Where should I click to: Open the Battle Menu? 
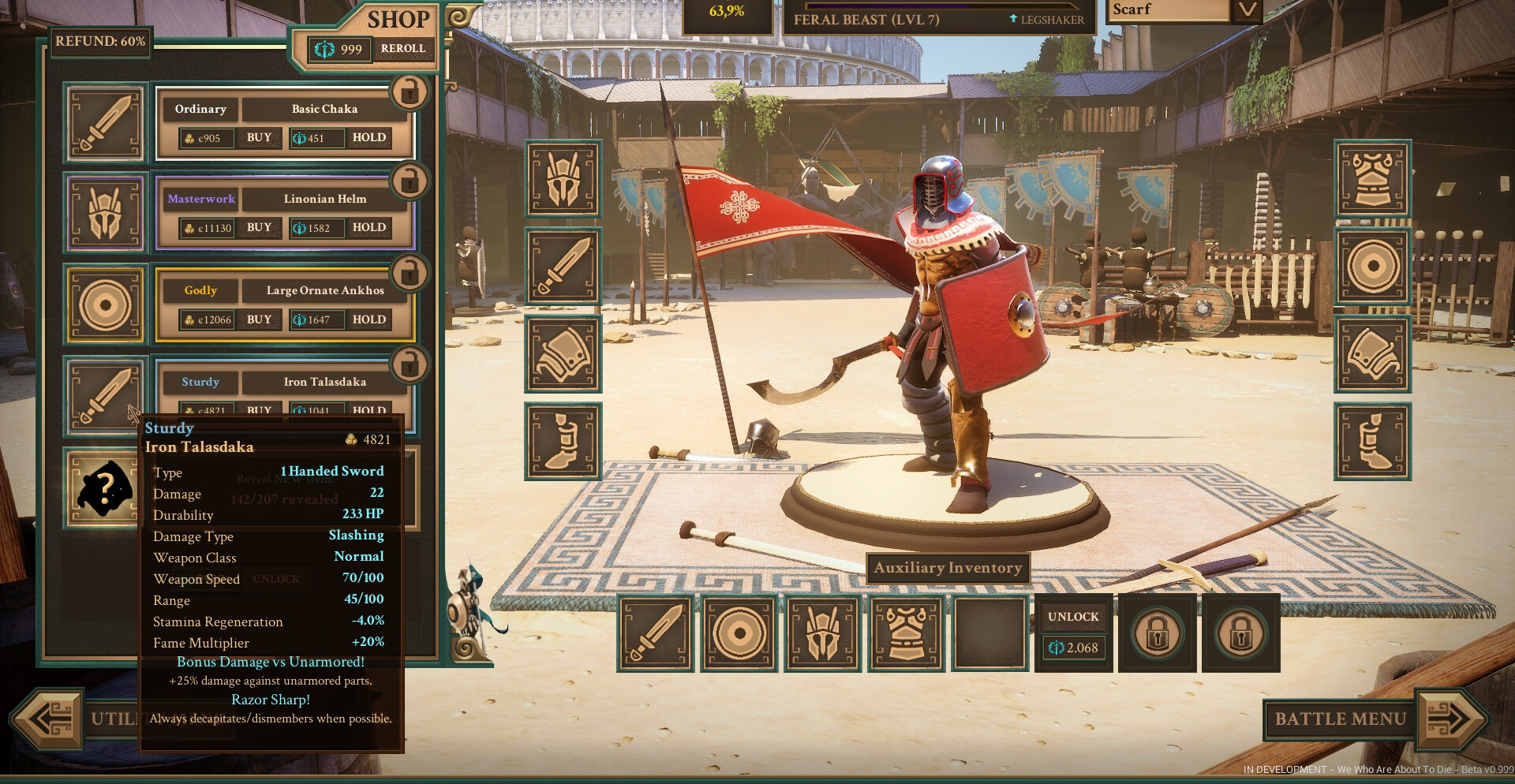pos(1340,719)
